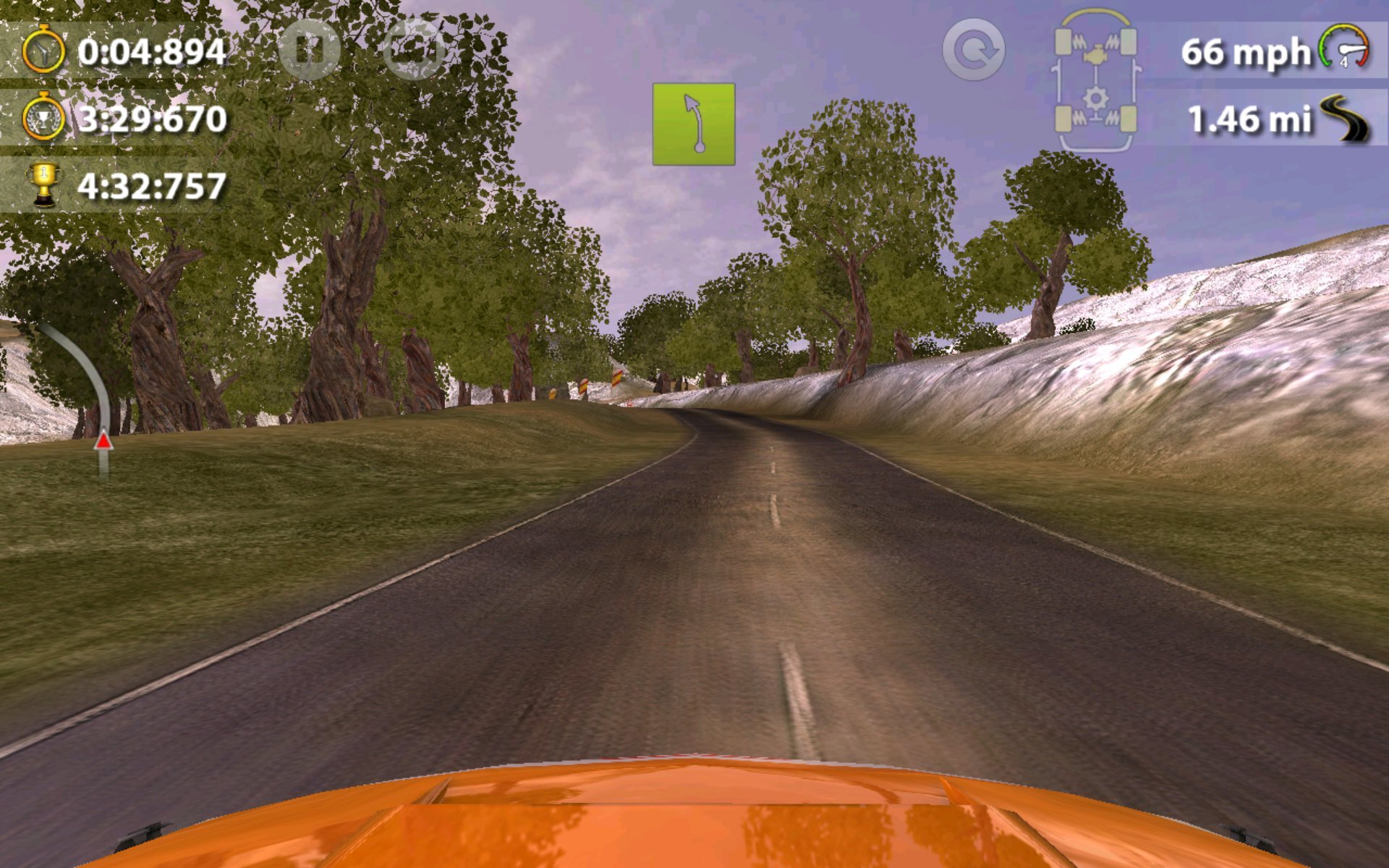Viewport: 1389px width, 868px height.
Task: Click the 1.46 mi distance remaining readout
Action: coord(1250,119)
